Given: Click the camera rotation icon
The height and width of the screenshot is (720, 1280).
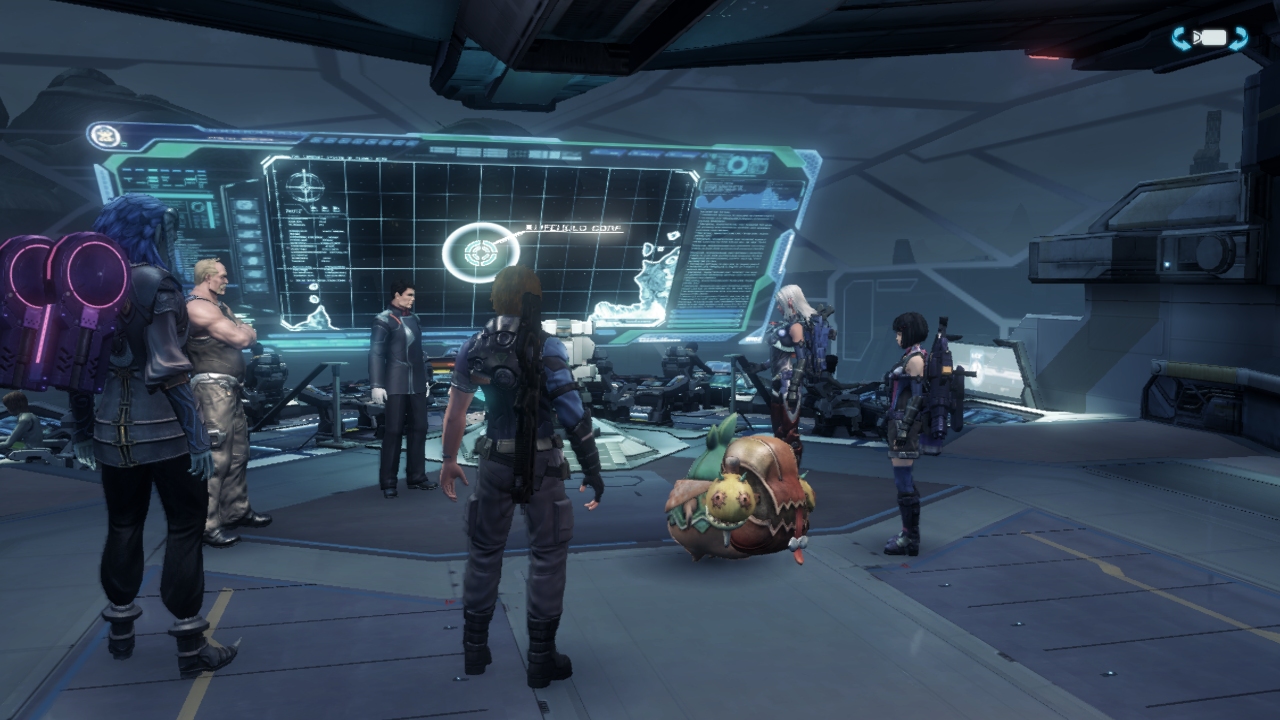Looking at the screenshot, I should (1210, 38).
